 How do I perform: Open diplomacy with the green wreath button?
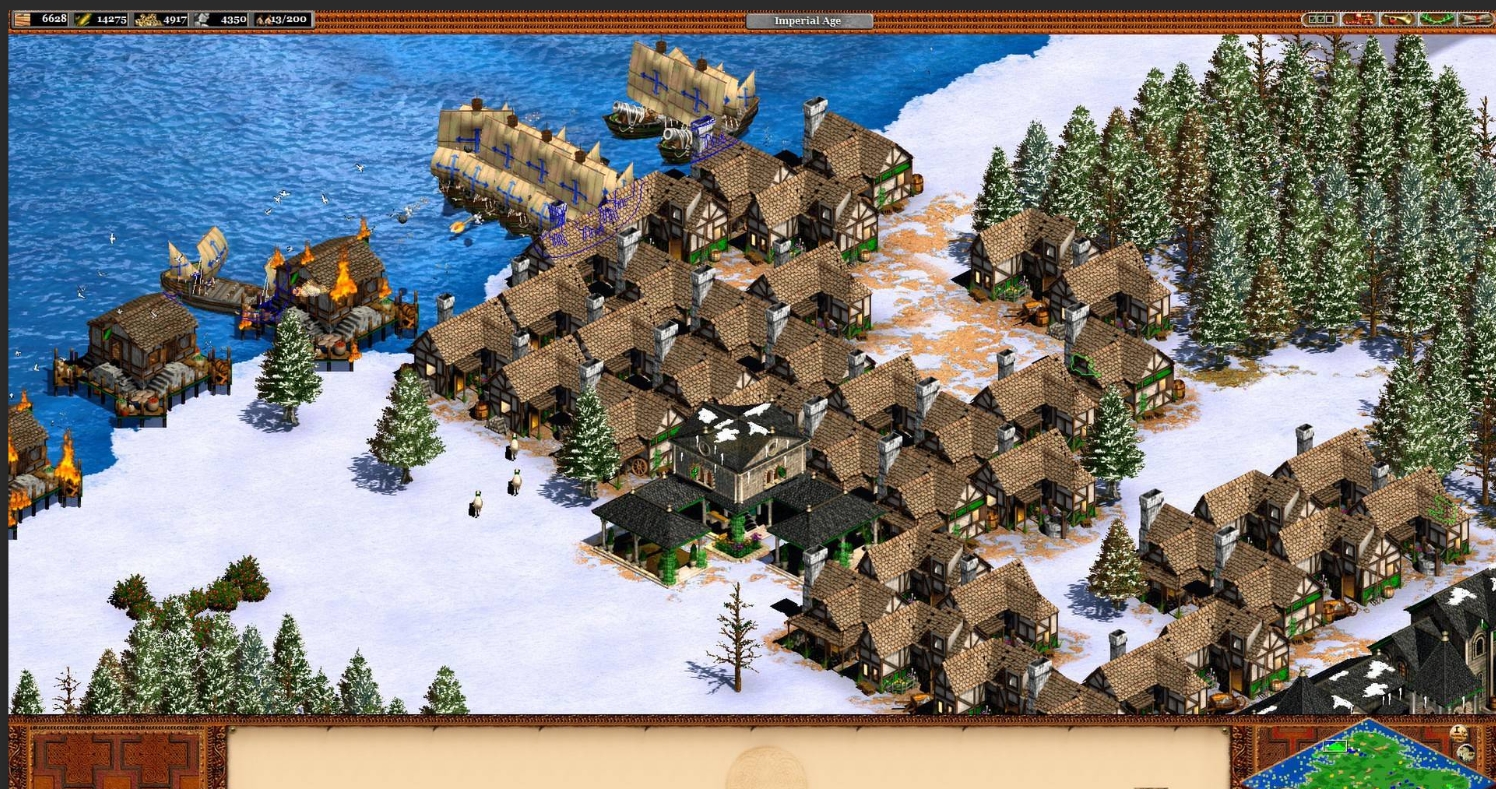[1436, 19]
